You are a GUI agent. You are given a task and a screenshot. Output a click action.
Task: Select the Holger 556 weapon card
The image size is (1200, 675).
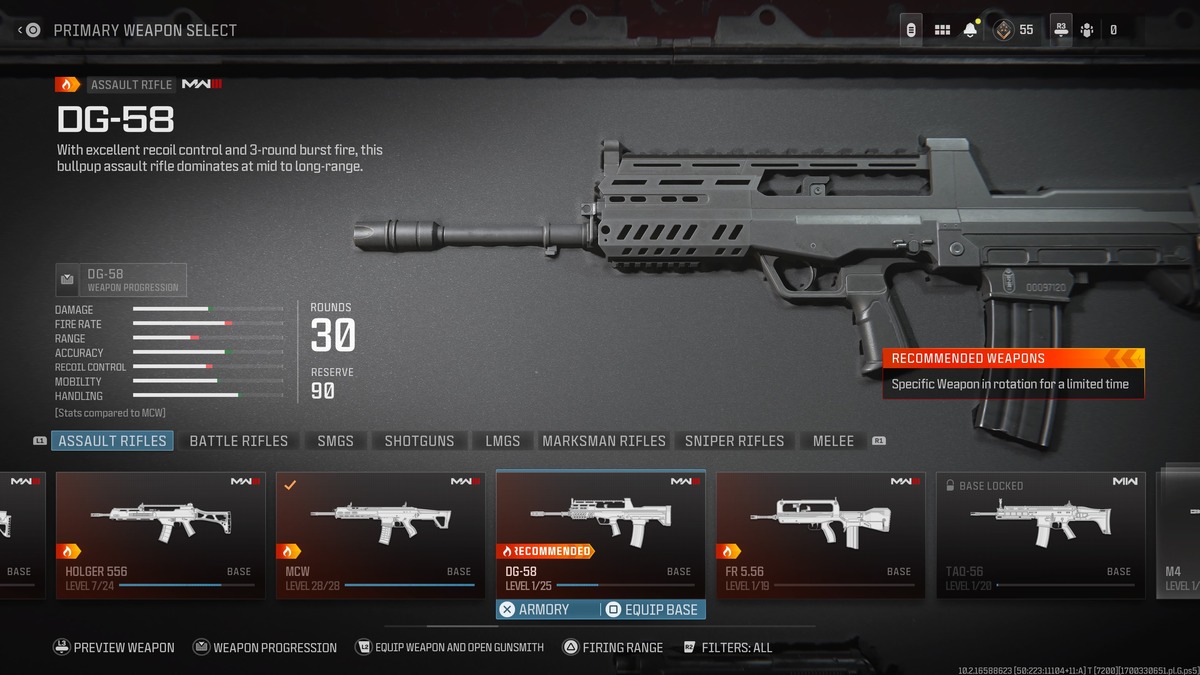click(160, 535)
